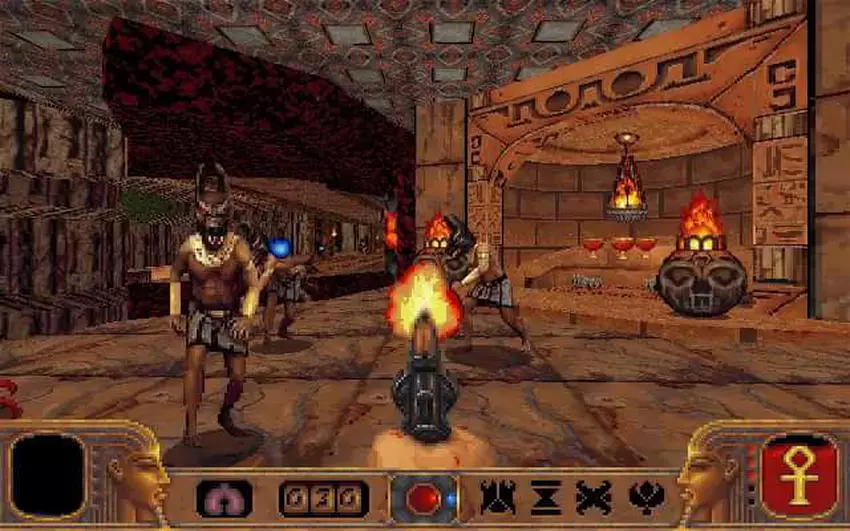Select the red orb in the HUD center
The image size is (850, 531).
(423, 498)
